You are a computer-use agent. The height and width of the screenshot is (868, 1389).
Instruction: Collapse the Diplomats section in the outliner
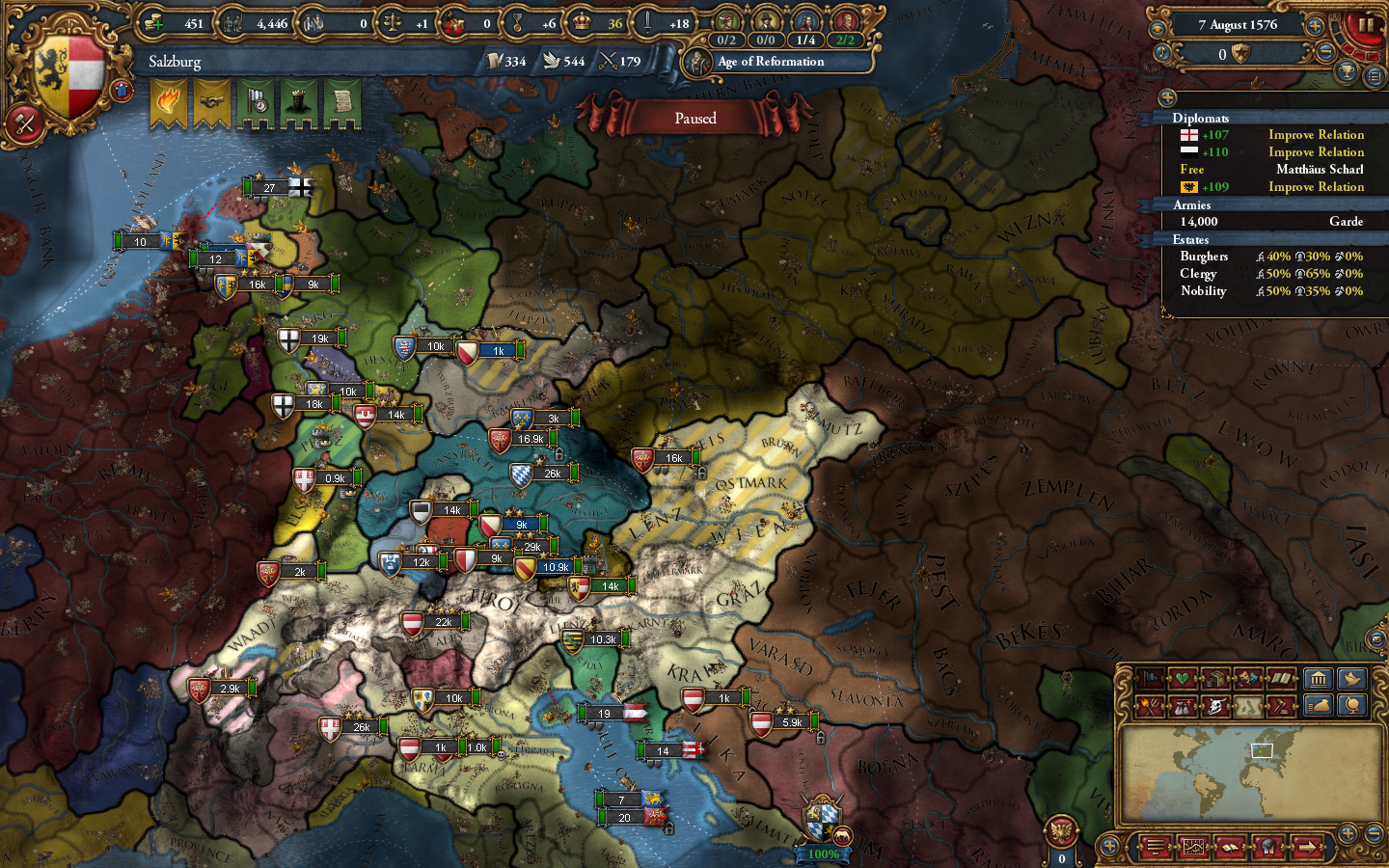point(1201,119)
